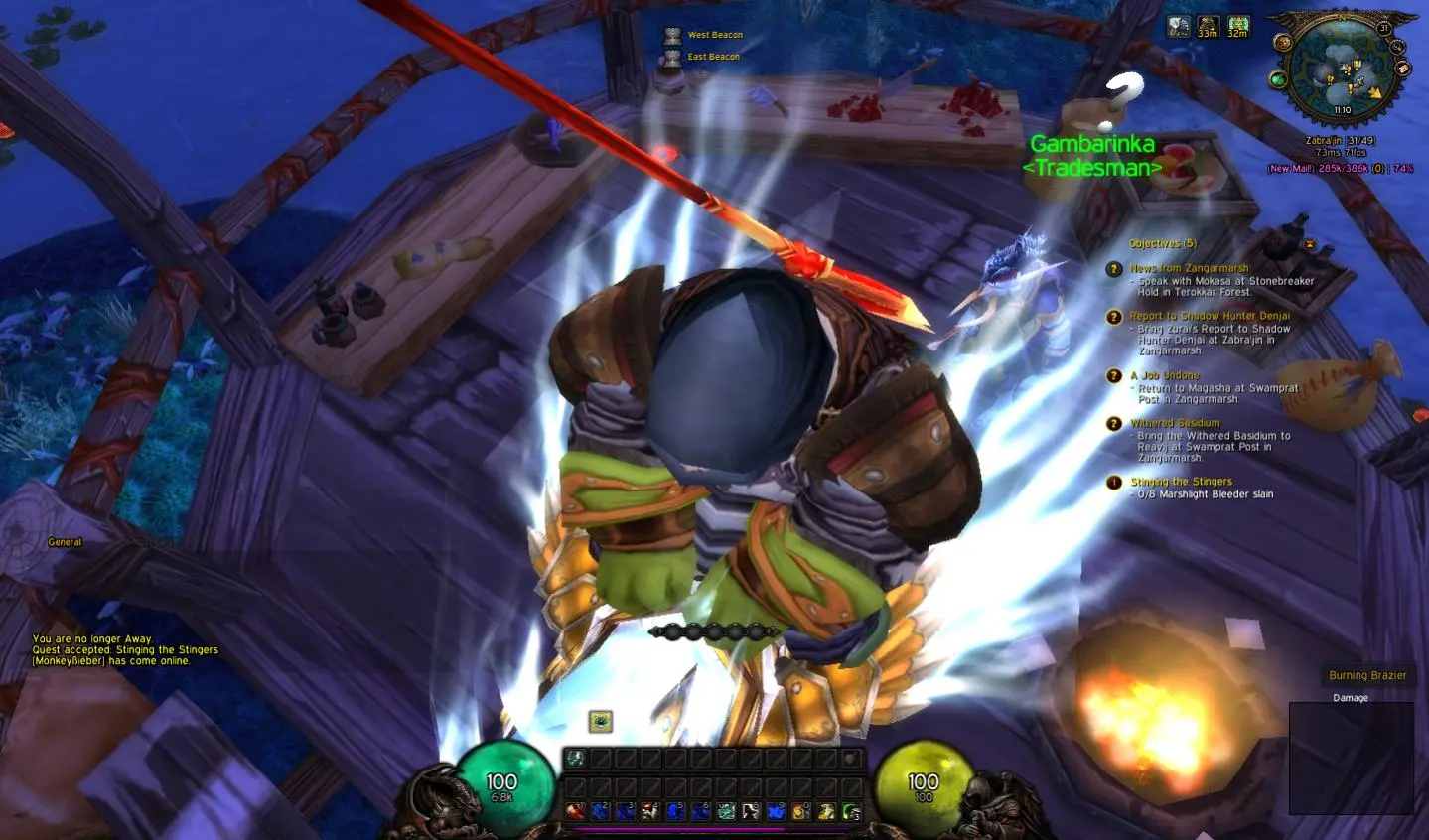Open the calendar button showing 31

click(1384, 29)
